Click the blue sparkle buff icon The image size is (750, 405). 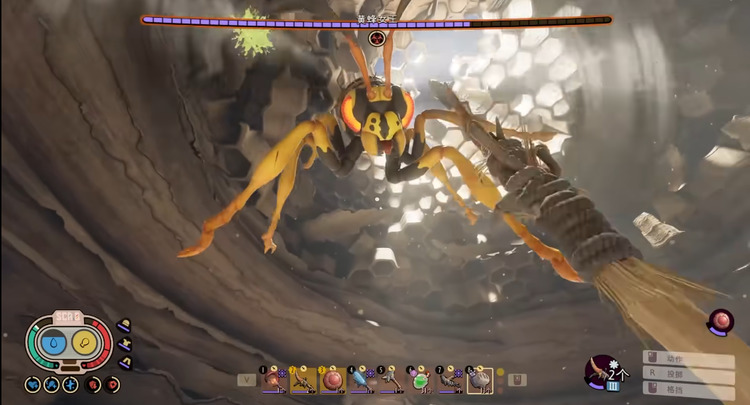click(x=70, y=384)
